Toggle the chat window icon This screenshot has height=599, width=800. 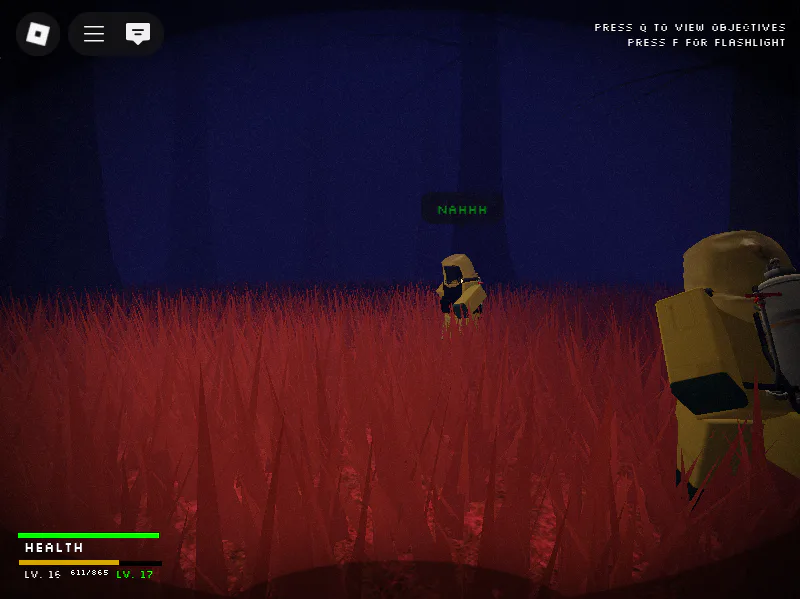point(138,34)
